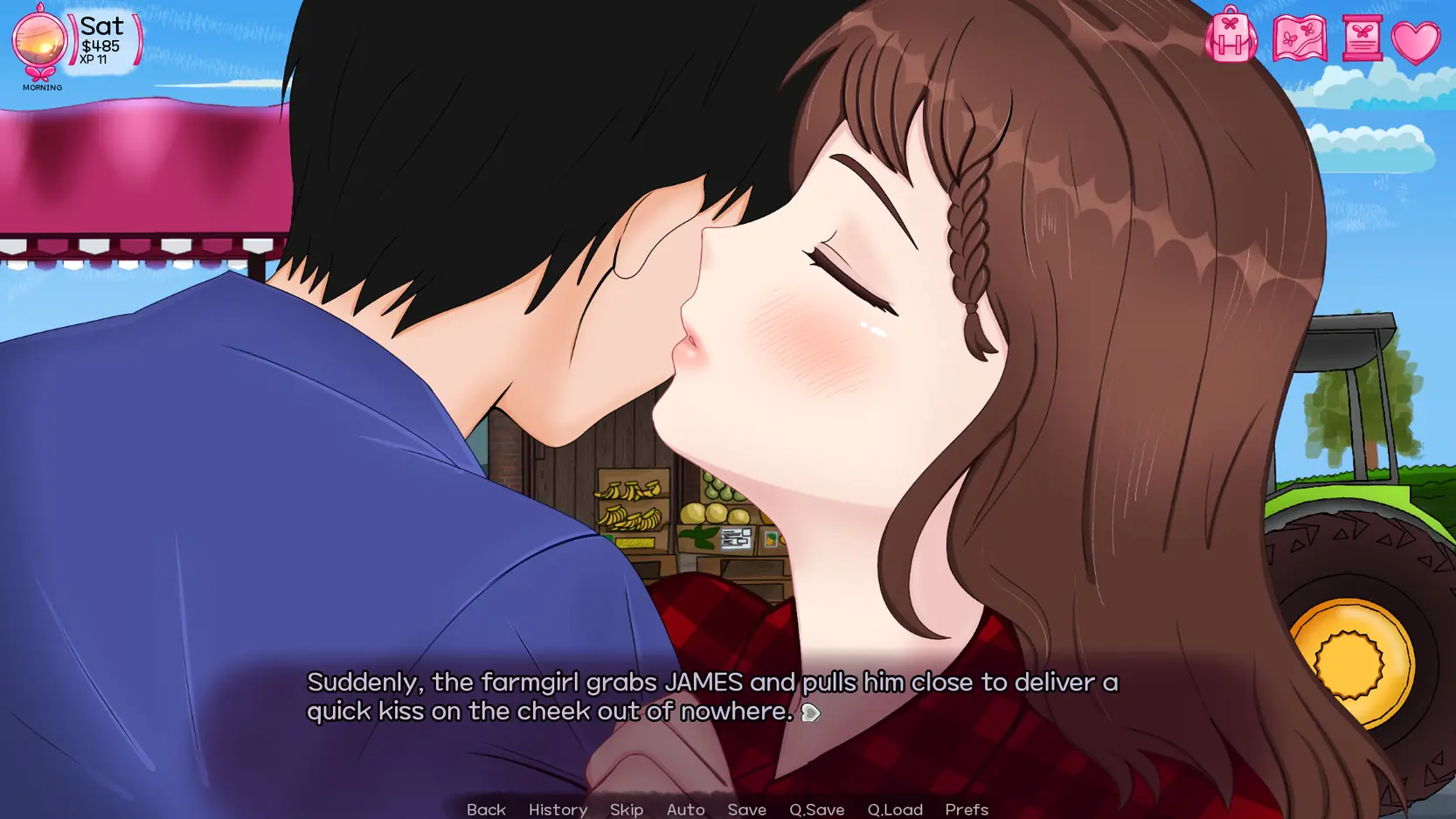The image size is (1456, 819).
Task: Open the heart relationships screen
Action: (x=1416, y=42)
